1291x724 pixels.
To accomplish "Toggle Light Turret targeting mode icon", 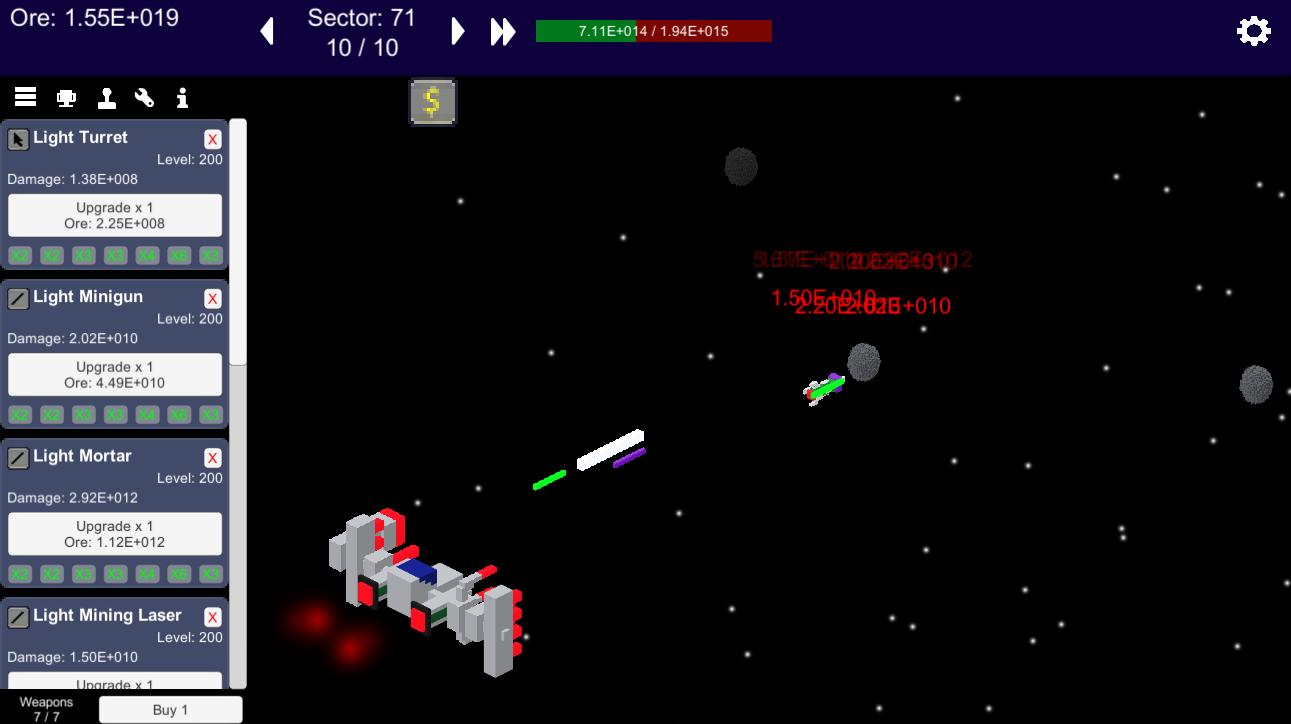I will tap(17, 139).
